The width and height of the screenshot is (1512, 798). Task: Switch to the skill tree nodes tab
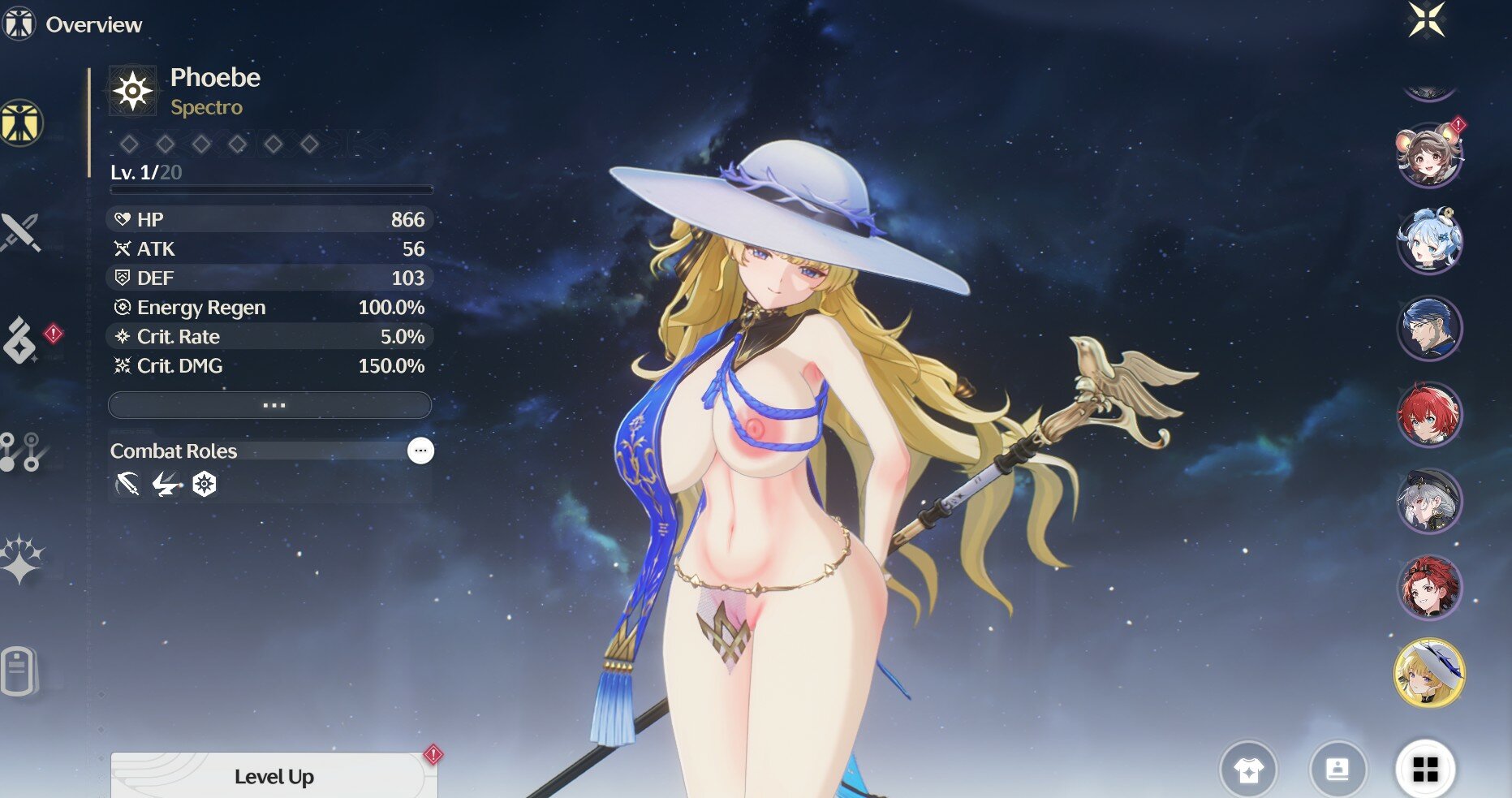(21, 451)
